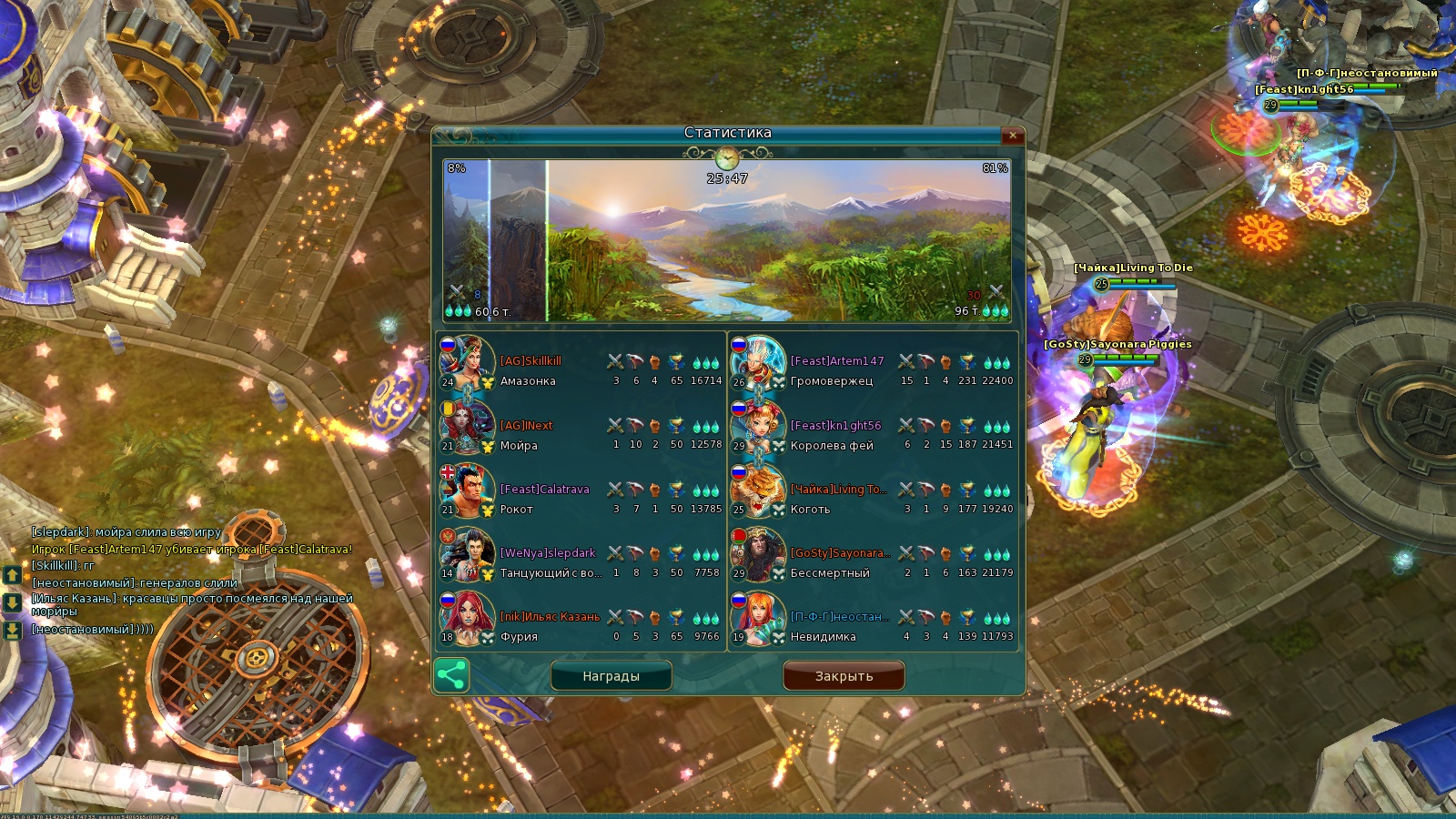Select the [WeNya]slepdark player row

[581, 562]
